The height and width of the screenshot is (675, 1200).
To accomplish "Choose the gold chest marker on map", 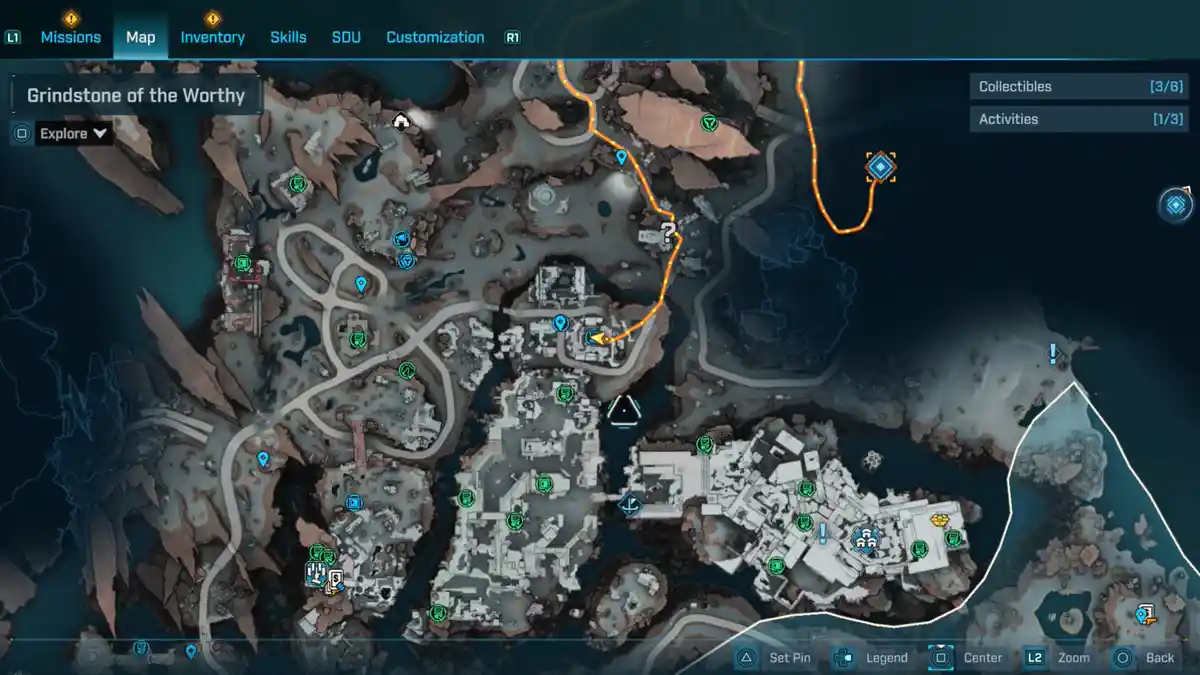I will coord(939,520).
